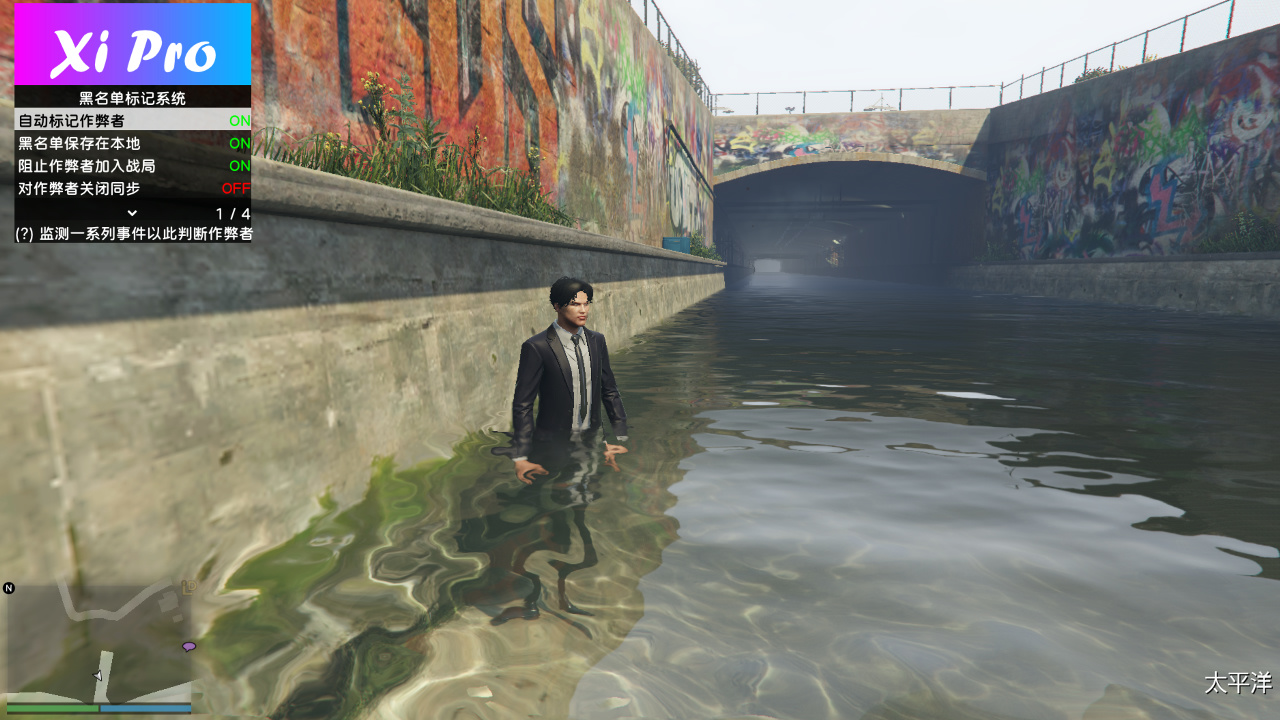Image resolution: width=1280 pixels, height=720 pixels.
Task: Select the purple blip on the minimap
Action: click(x=188, y=647)
